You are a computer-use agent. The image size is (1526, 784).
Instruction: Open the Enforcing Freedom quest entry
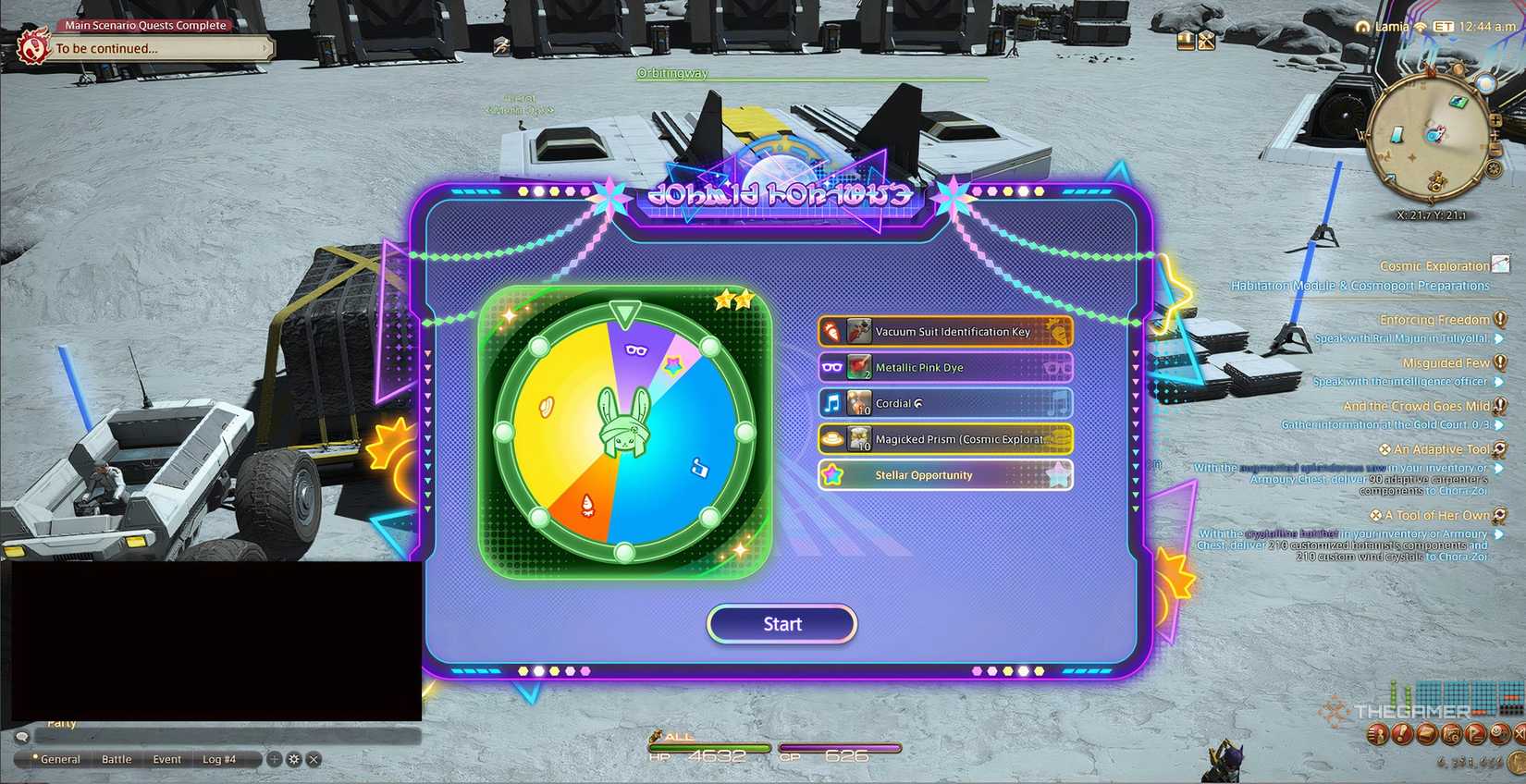[x=1434, y=319]
